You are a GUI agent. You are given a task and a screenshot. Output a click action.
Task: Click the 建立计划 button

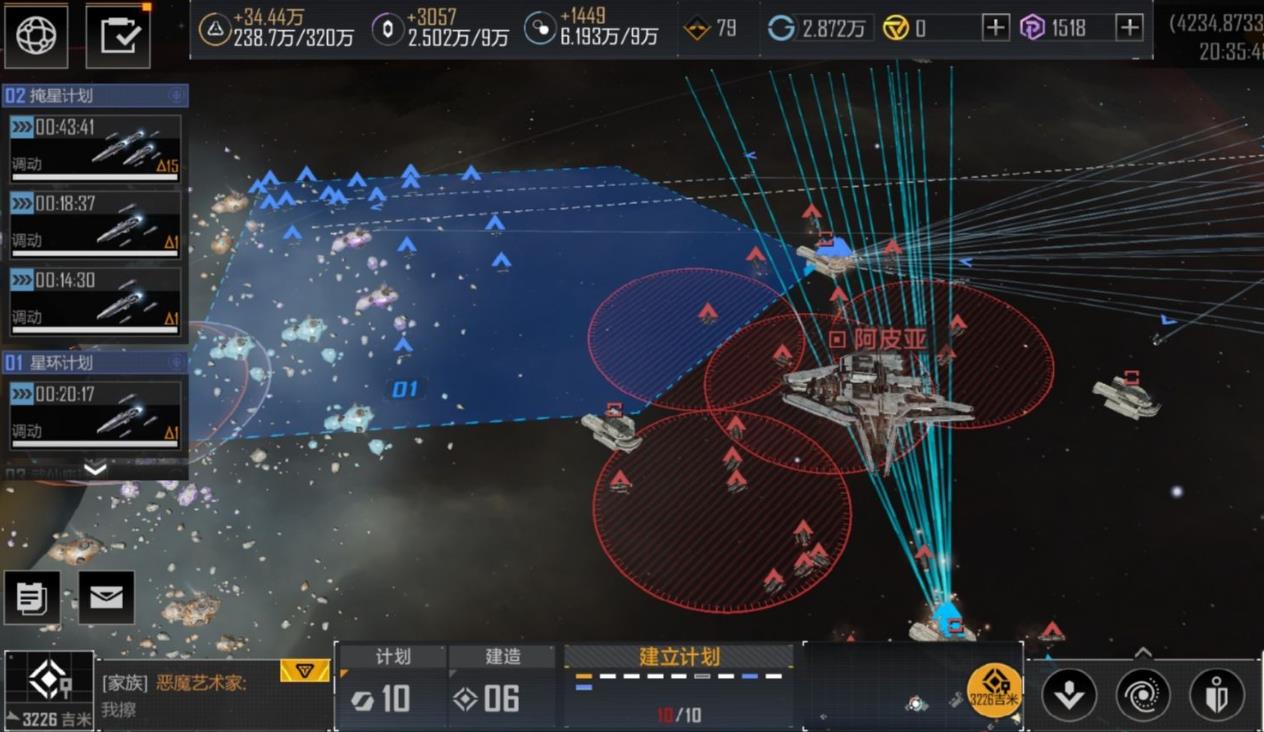pos(679,657)
